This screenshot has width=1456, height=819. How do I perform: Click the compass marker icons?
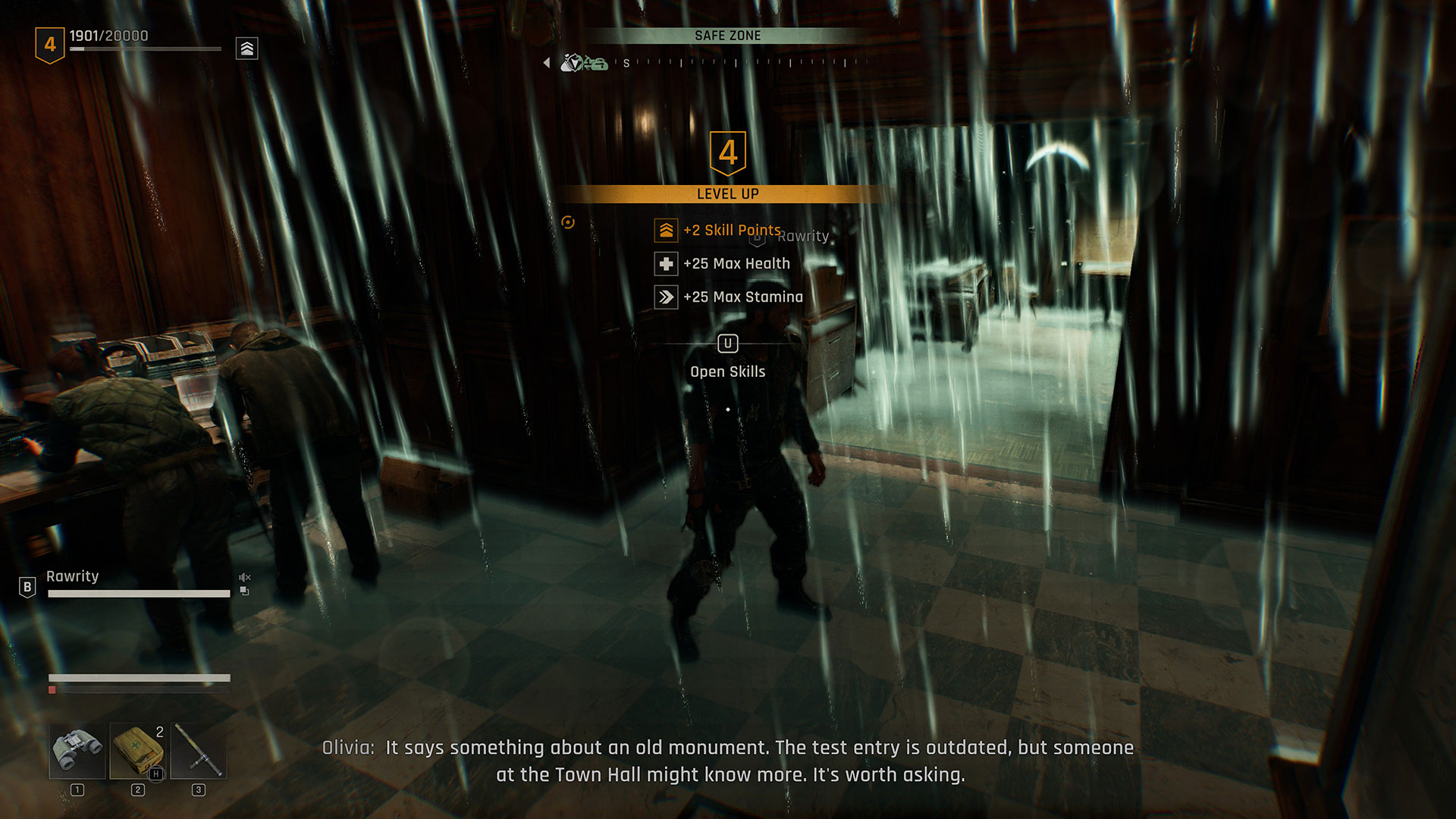[x=584, y=64]
